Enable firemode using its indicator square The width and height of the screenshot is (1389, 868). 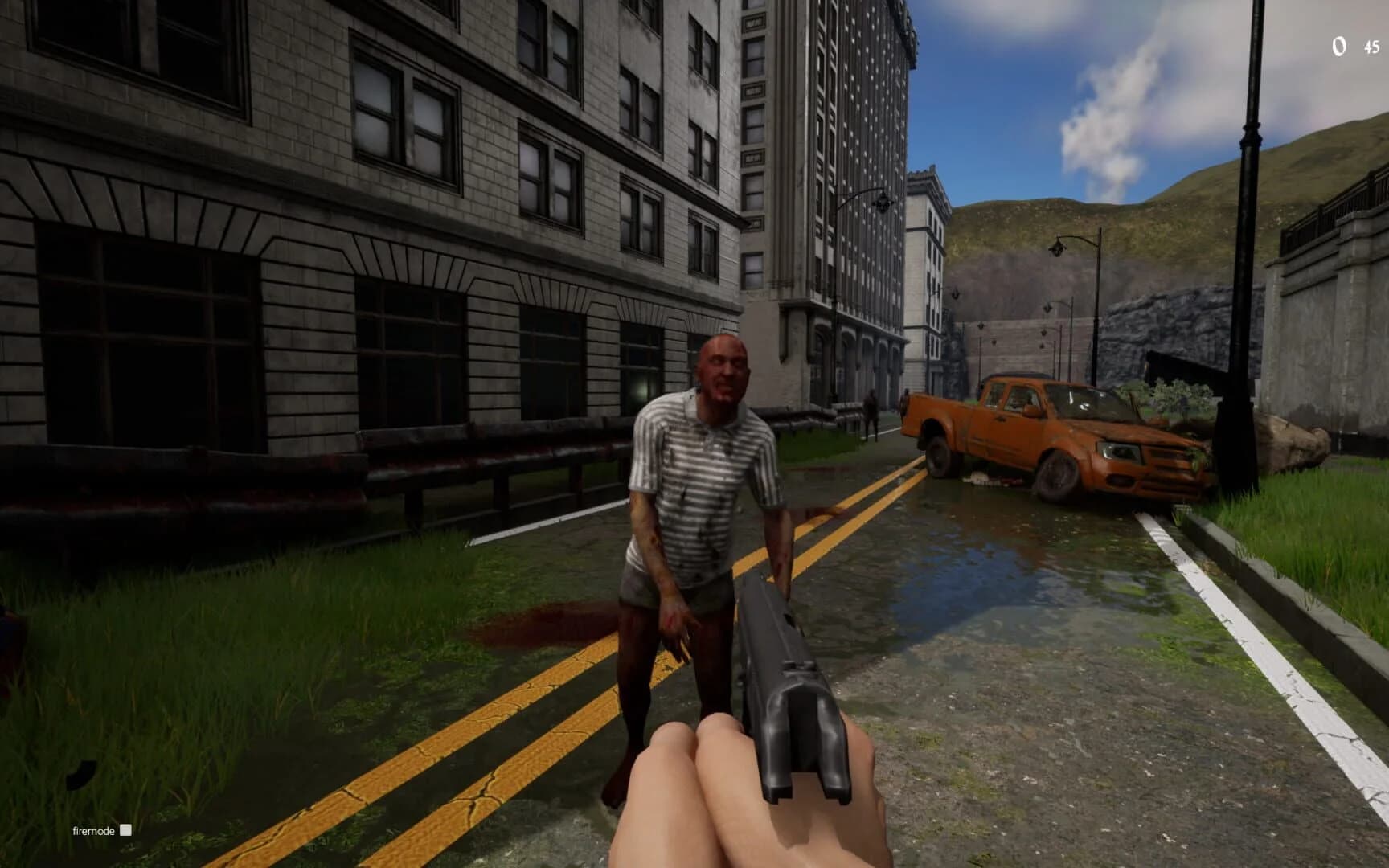pyautogui.click(x=126, y=831)
